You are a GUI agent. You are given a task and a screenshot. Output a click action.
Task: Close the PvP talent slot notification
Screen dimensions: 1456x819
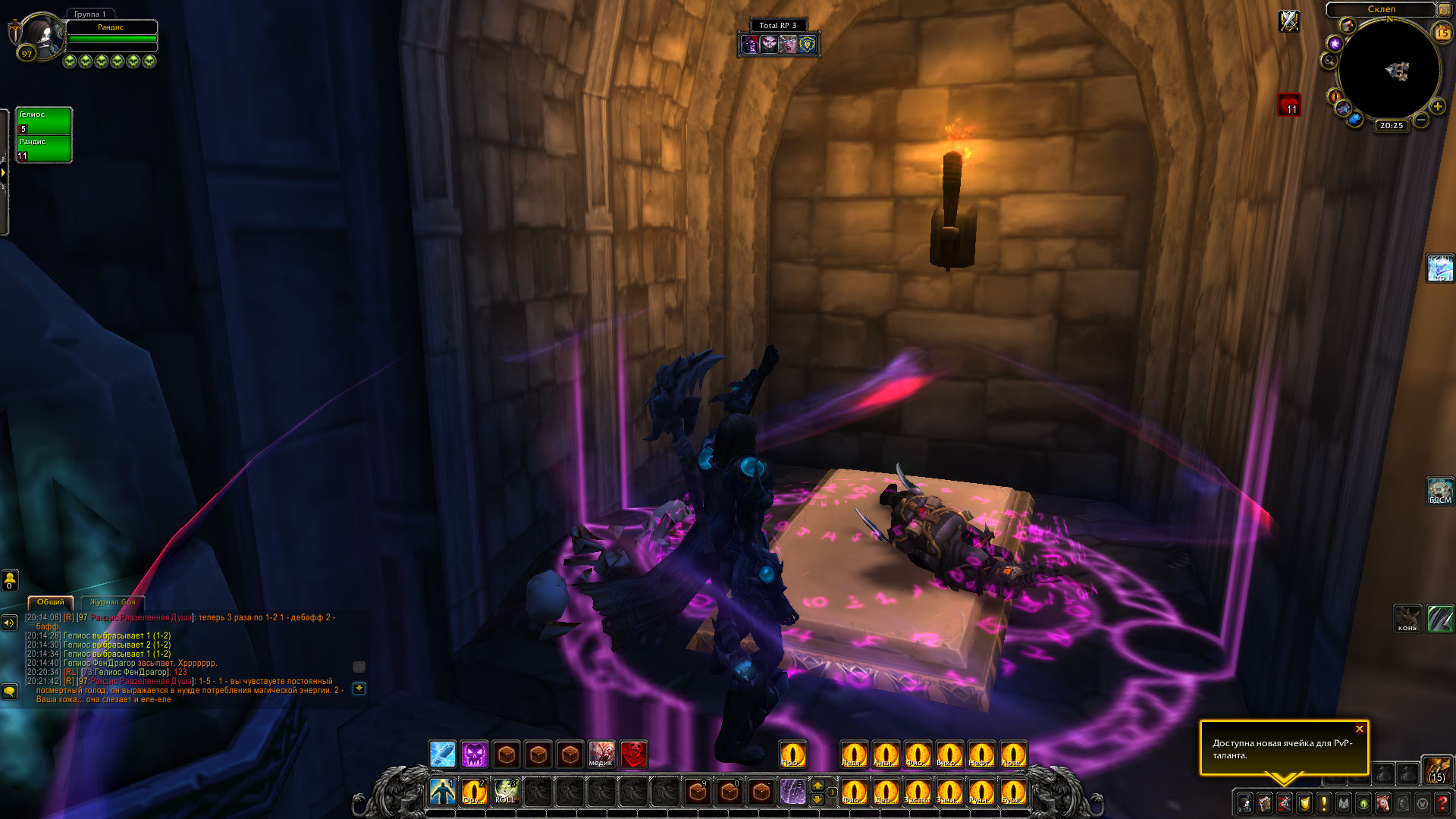click(1360, 729)
